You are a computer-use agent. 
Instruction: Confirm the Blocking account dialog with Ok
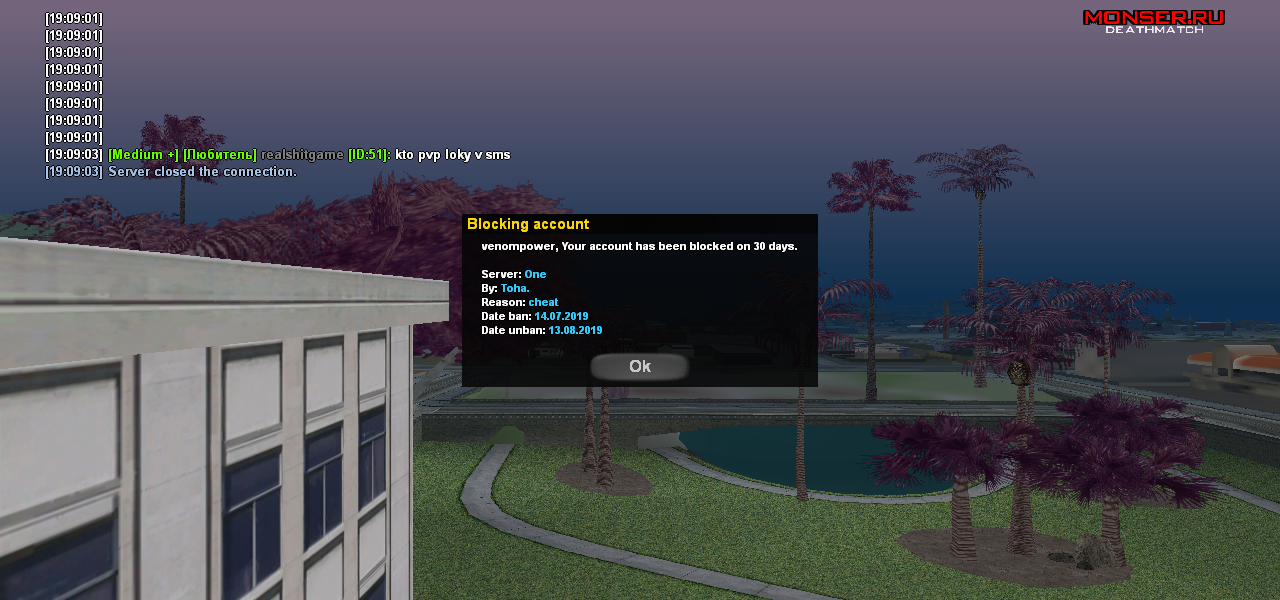(640, 367)
